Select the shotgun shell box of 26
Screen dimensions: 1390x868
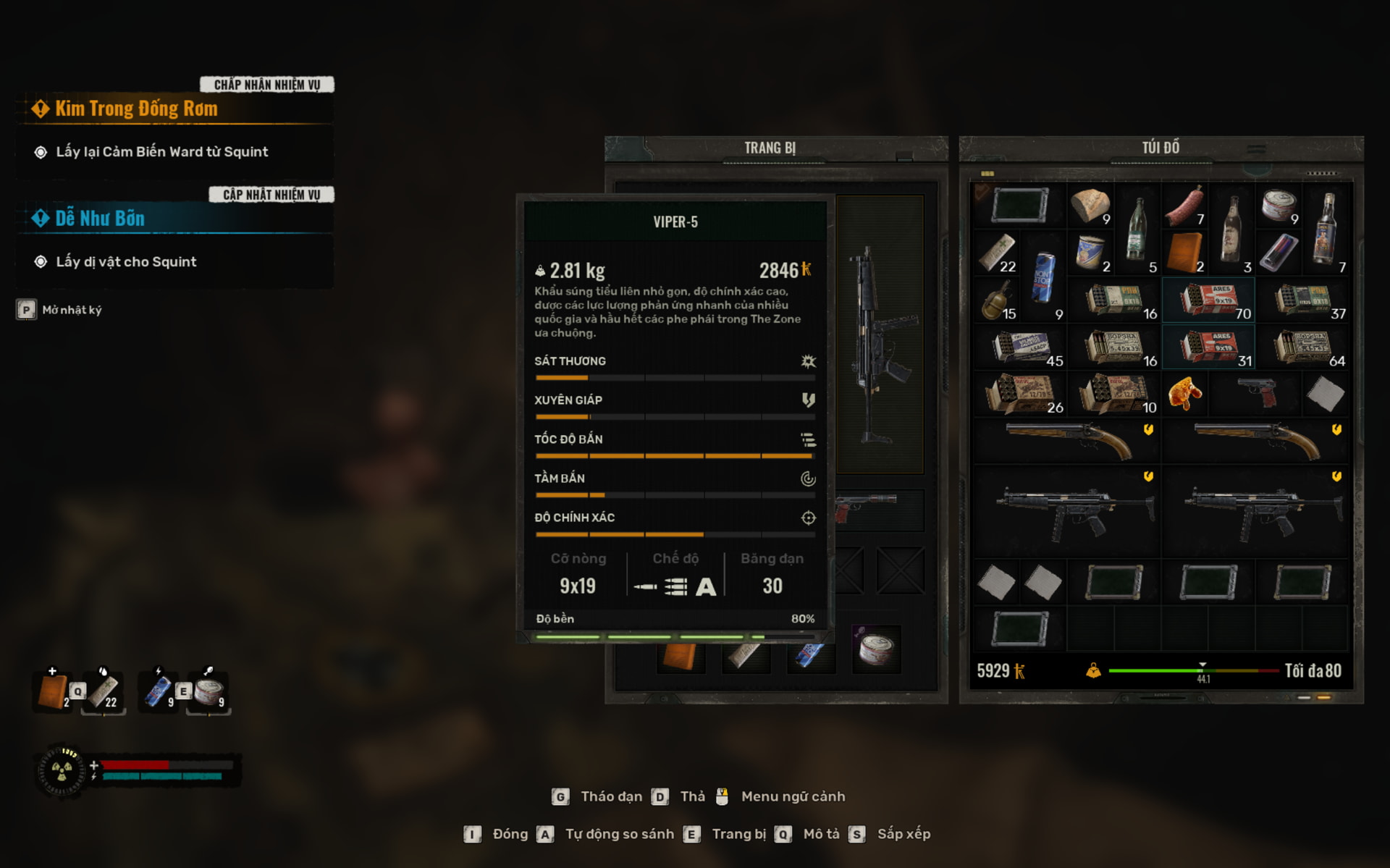click(x=1019, y=394)
